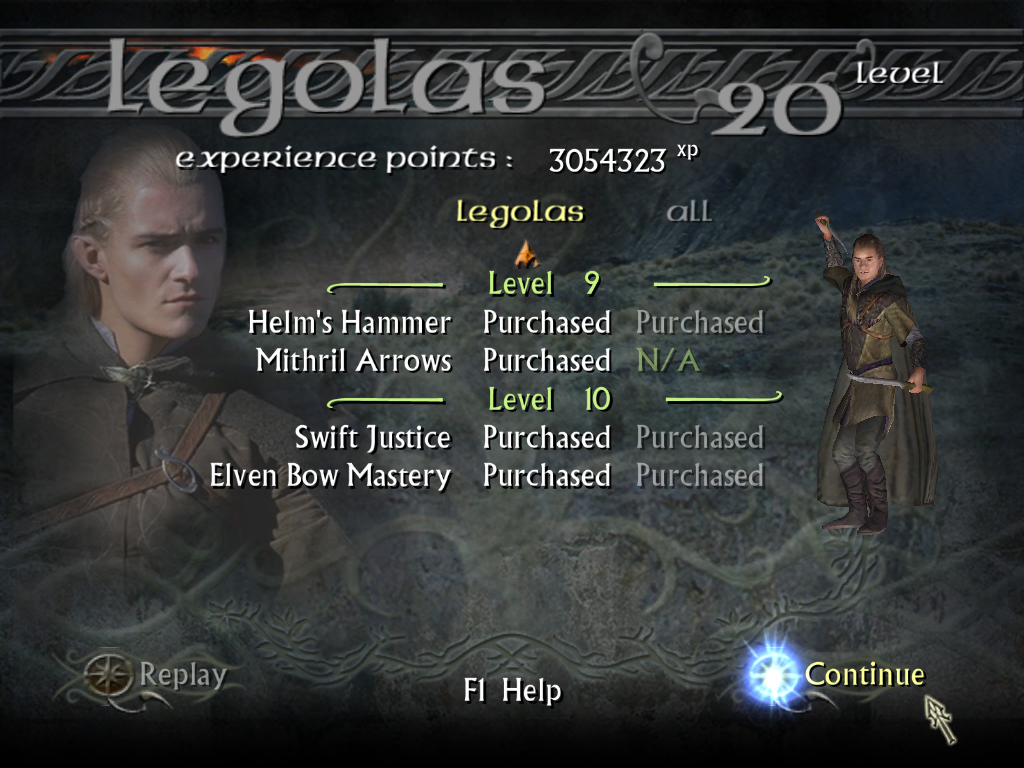
Task: Choose the Elven Bow Mastery upgrade
Action: click(330, 476)
